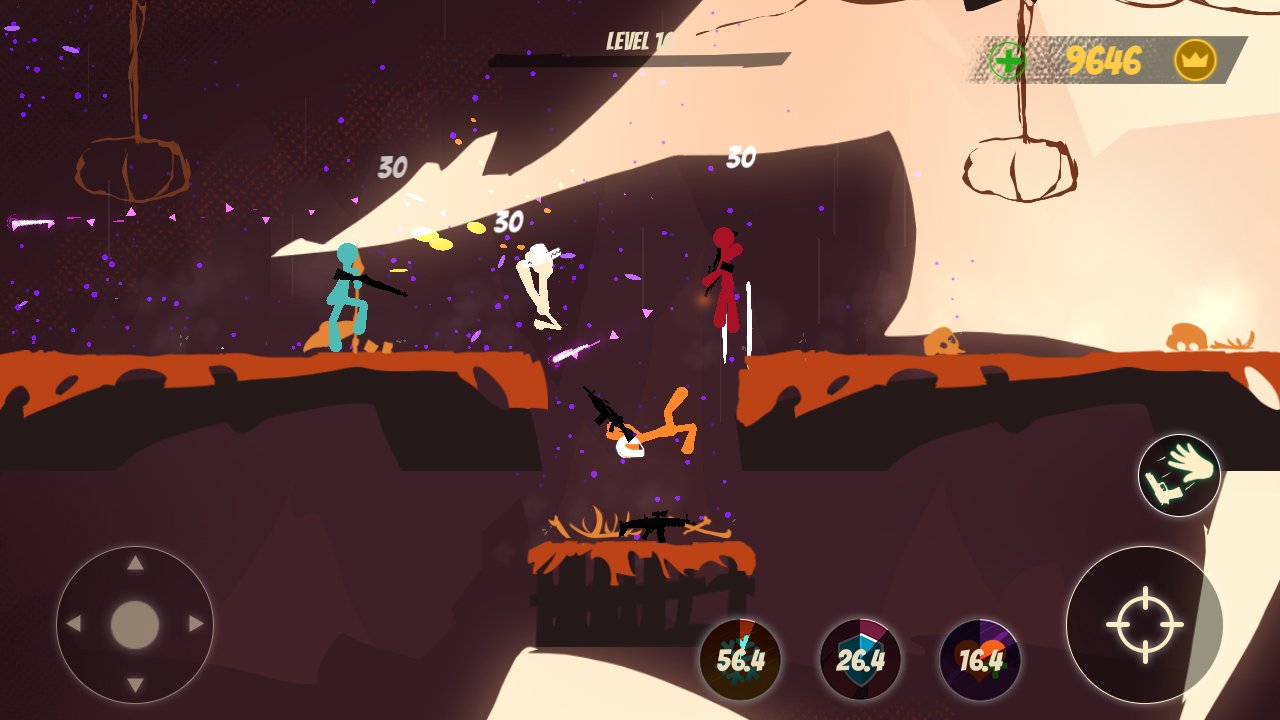Trigger the blue shield ability
The width and height of the screenshot is (1280, 720).
click(860, 659)
